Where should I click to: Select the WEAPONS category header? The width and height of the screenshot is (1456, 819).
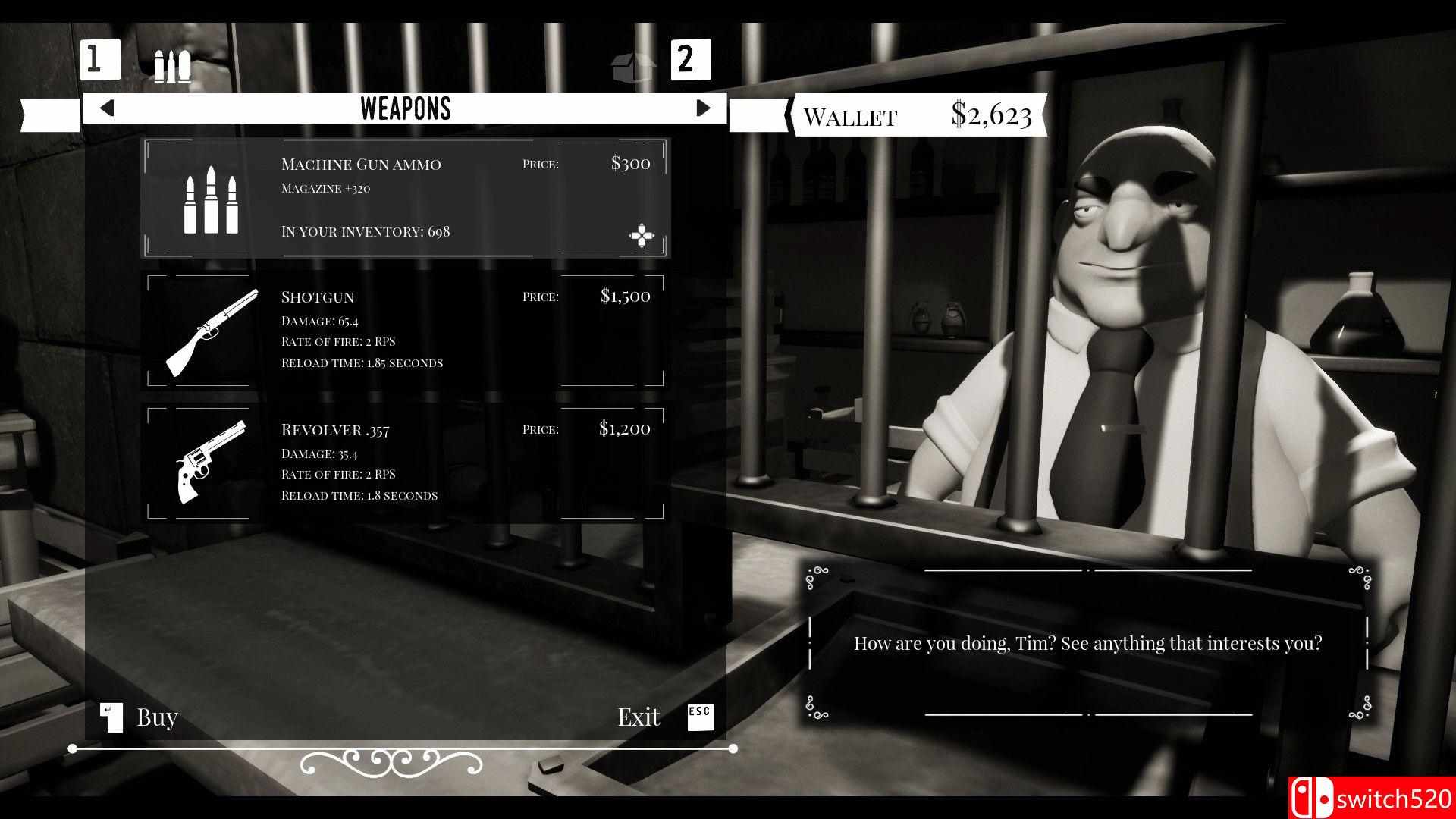click(406, 108)
